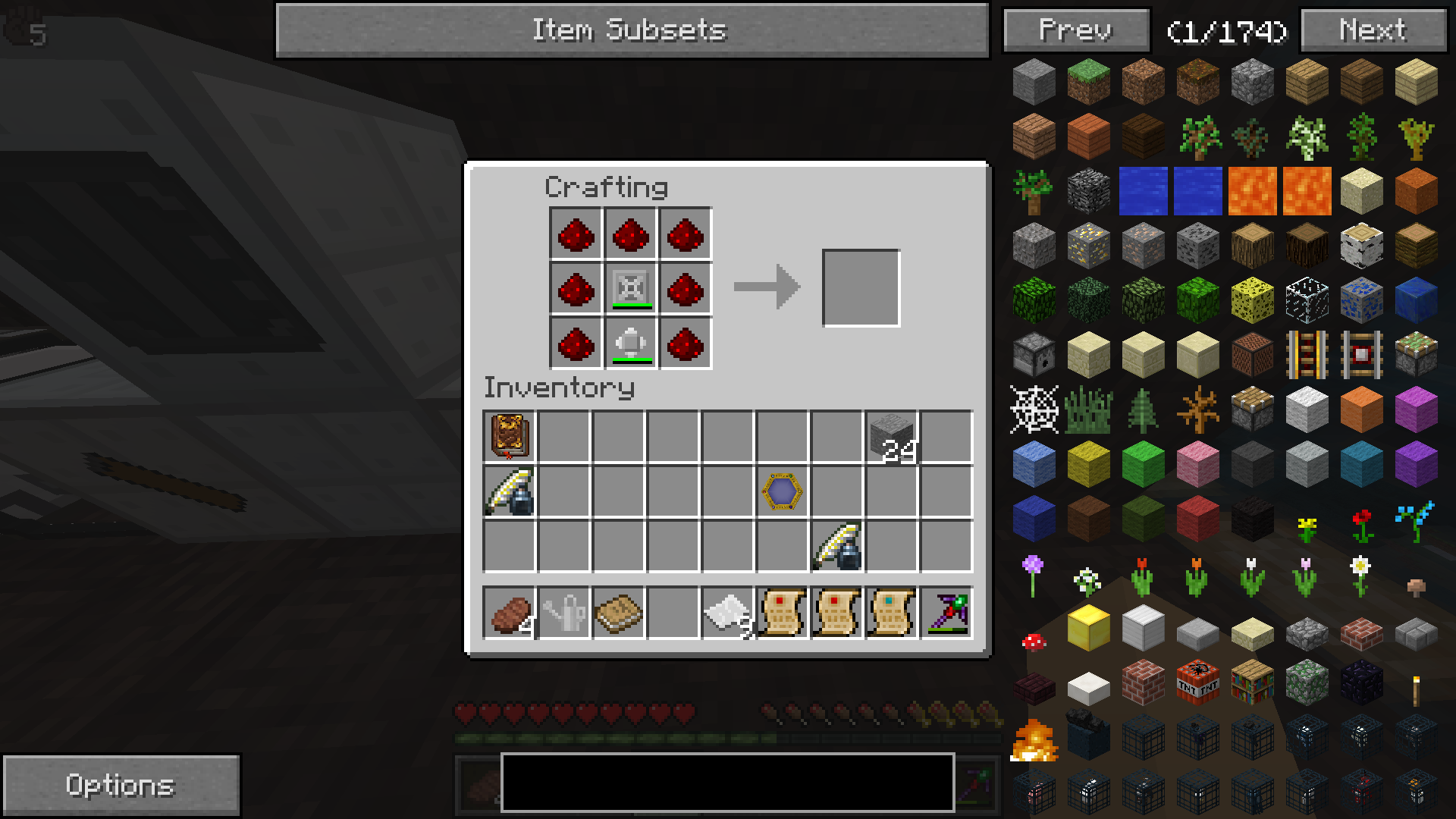Choose the cobweb from the item panel

click(x=1034, y=409)
